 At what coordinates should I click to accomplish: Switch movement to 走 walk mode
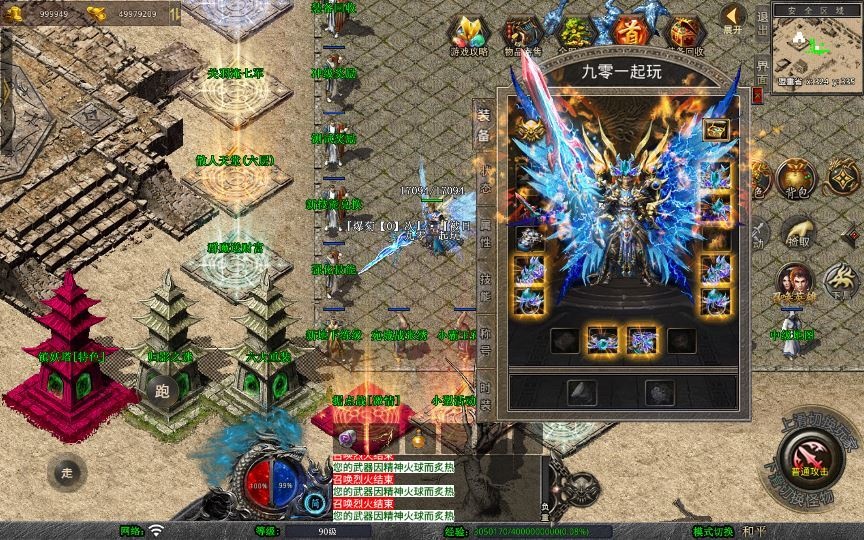(x=67, y=471)
